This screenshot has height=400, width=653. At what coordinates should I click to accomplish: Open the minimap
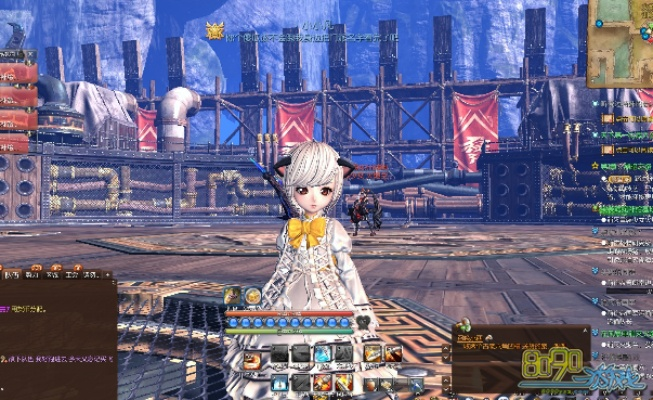620,40
